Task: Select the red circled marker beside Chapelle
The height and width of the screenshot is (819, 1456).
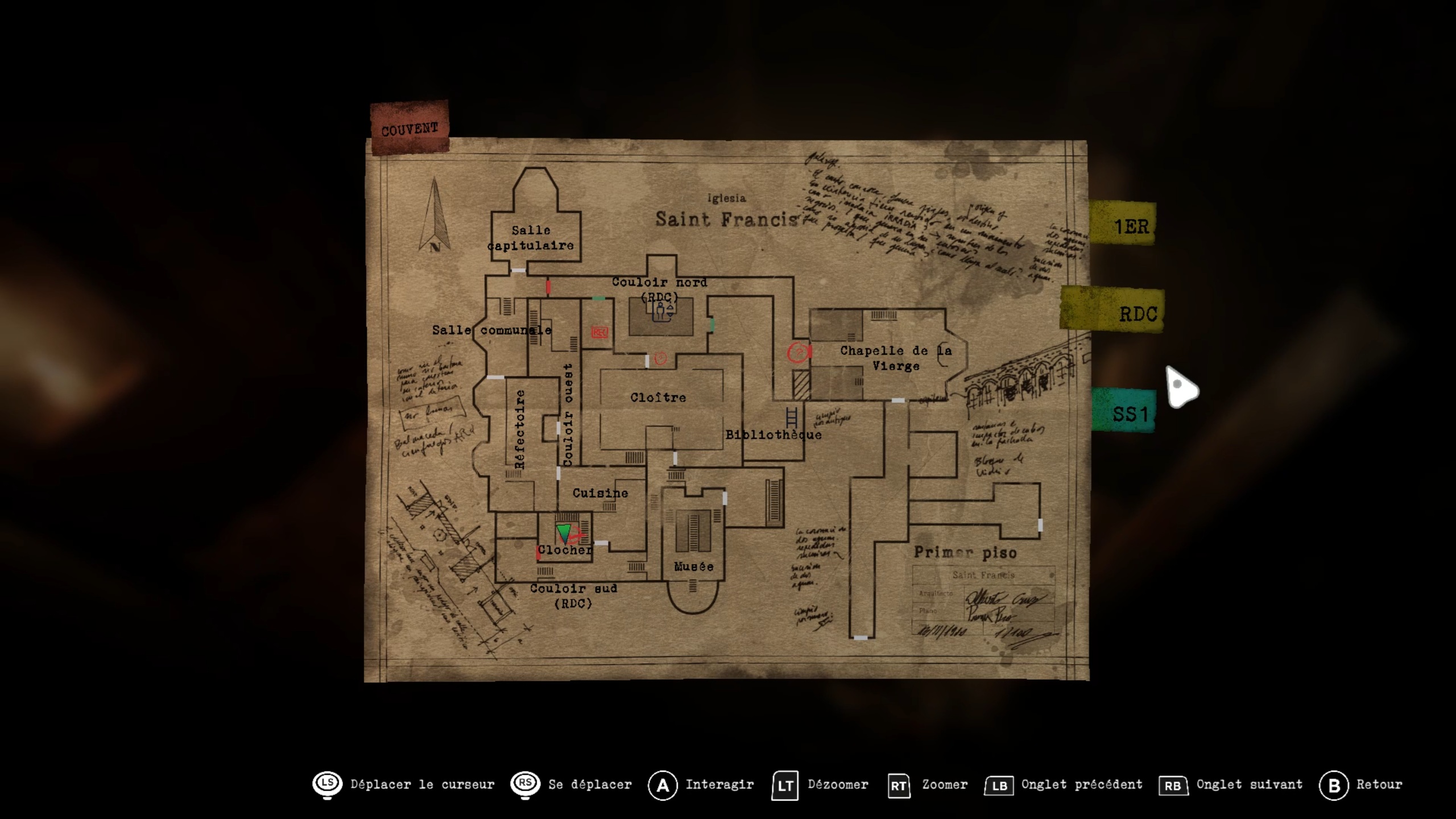Action: click(x=798, y=353)
